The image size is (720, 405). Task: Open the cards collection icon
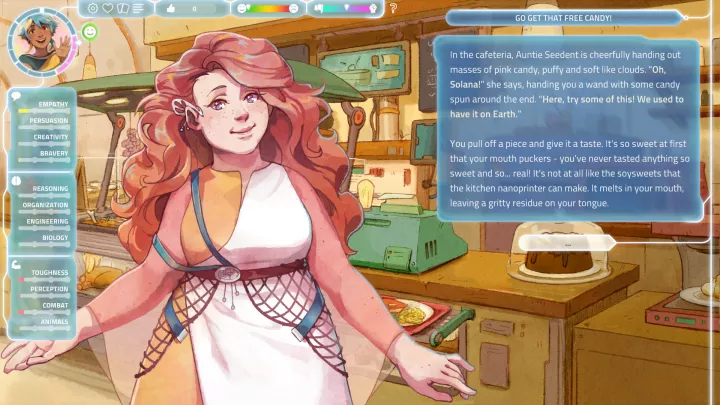[122, 8]
